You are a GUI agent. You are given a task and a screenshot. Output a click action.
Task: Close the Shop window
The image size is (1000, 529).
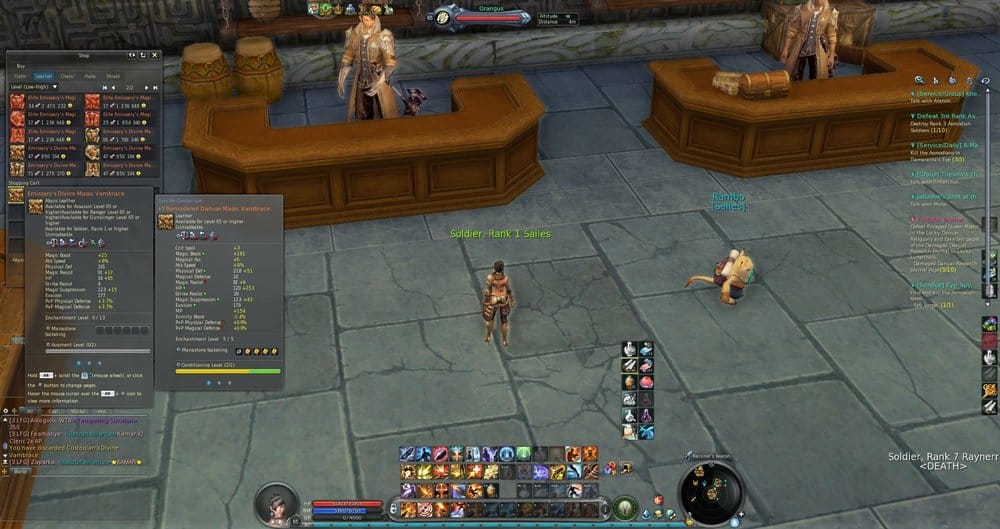click(155, 55)
